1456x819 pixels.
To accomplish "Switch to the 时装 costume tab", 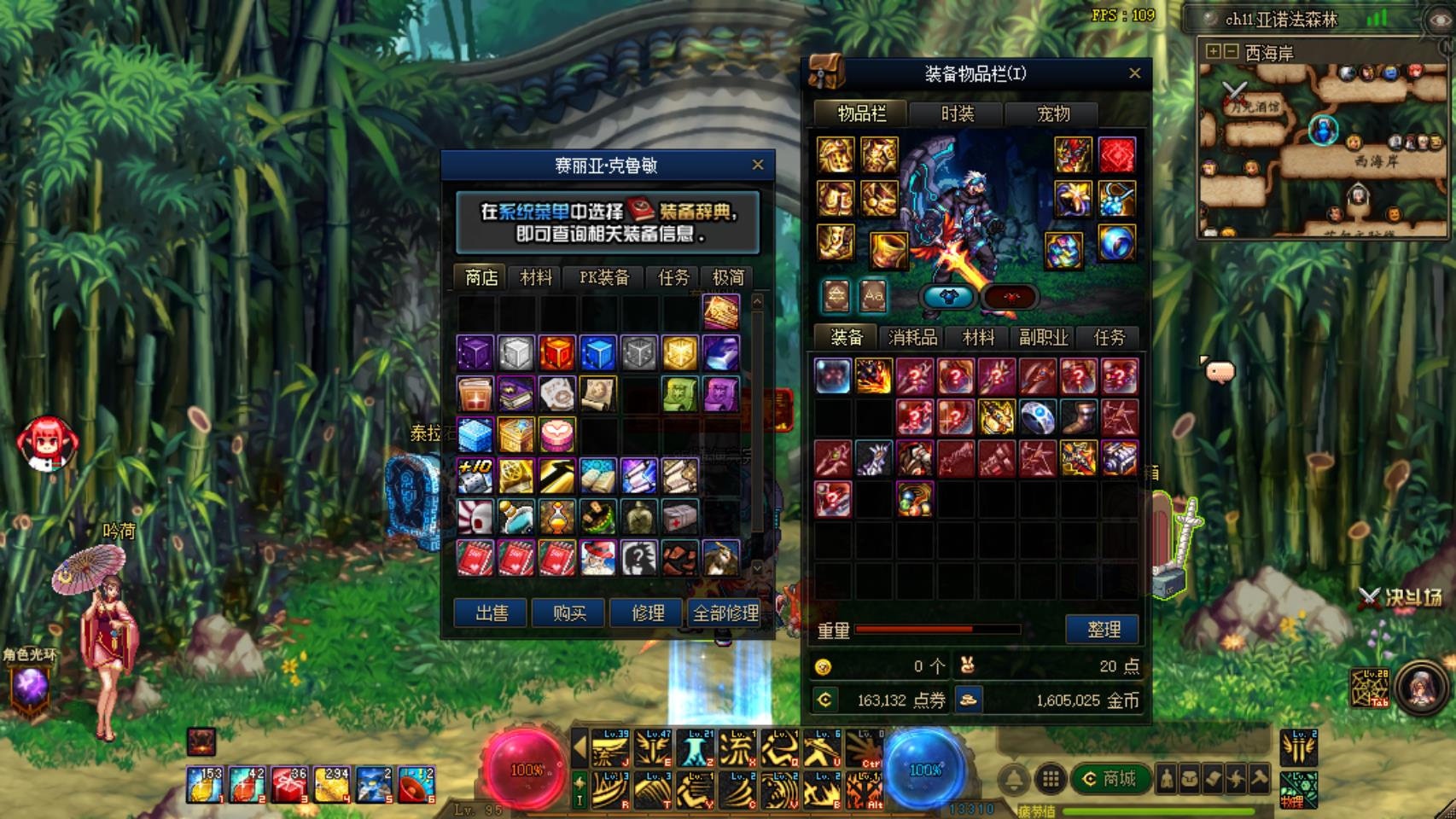I will tap(957, 113).
